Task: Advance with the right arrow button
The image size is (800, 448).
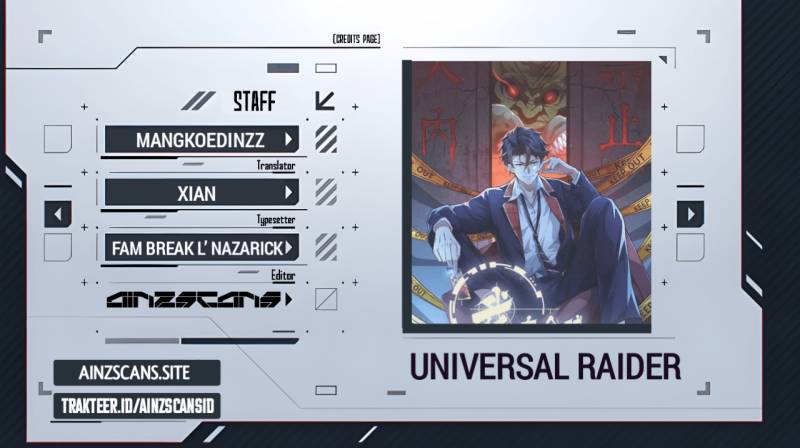Action: [690, 214]
